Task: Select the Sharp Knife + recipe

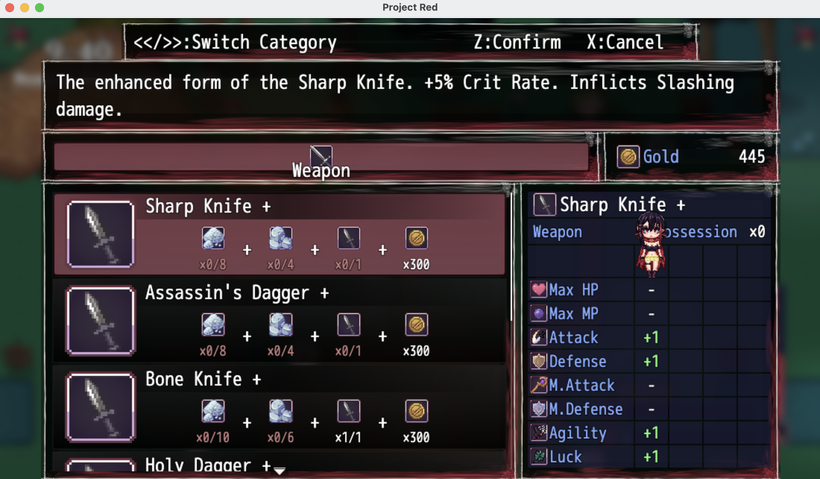Action: [x=280, y=234]
